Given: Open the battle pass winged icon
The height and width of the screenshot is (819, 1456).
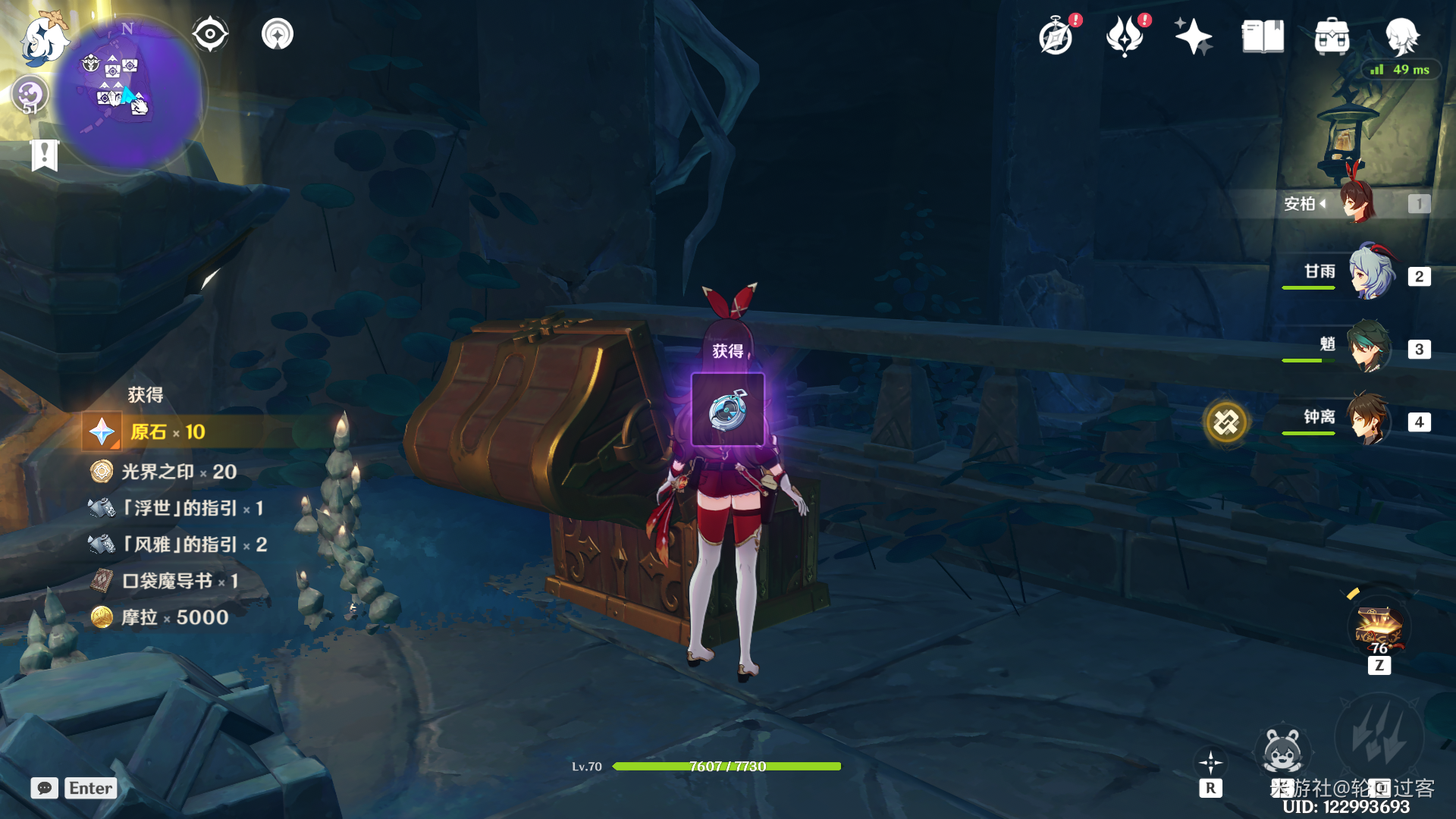Looking at the screenshot, I should tap(1125, 36).
